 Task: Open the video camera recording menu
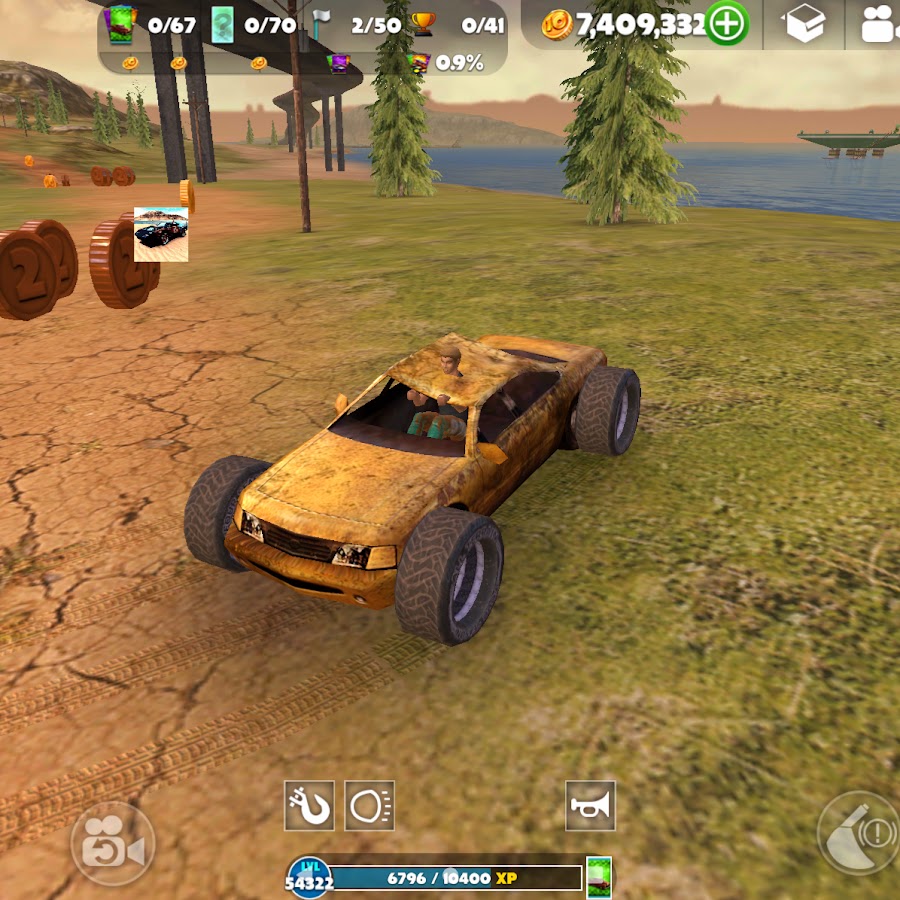click(879, 25)
